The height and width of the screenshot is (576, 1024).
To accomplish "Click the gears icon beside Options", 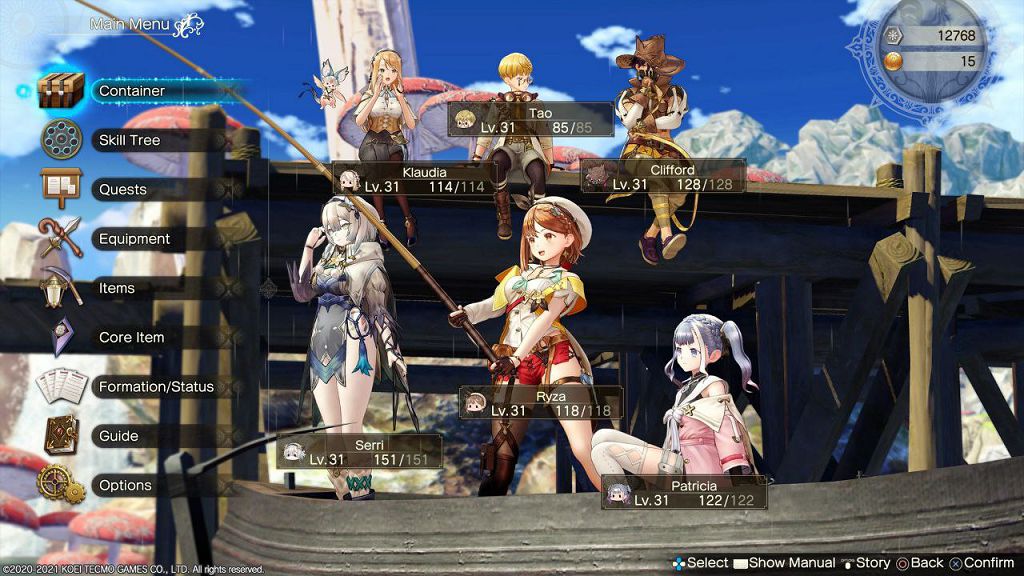I will (60, 484).
